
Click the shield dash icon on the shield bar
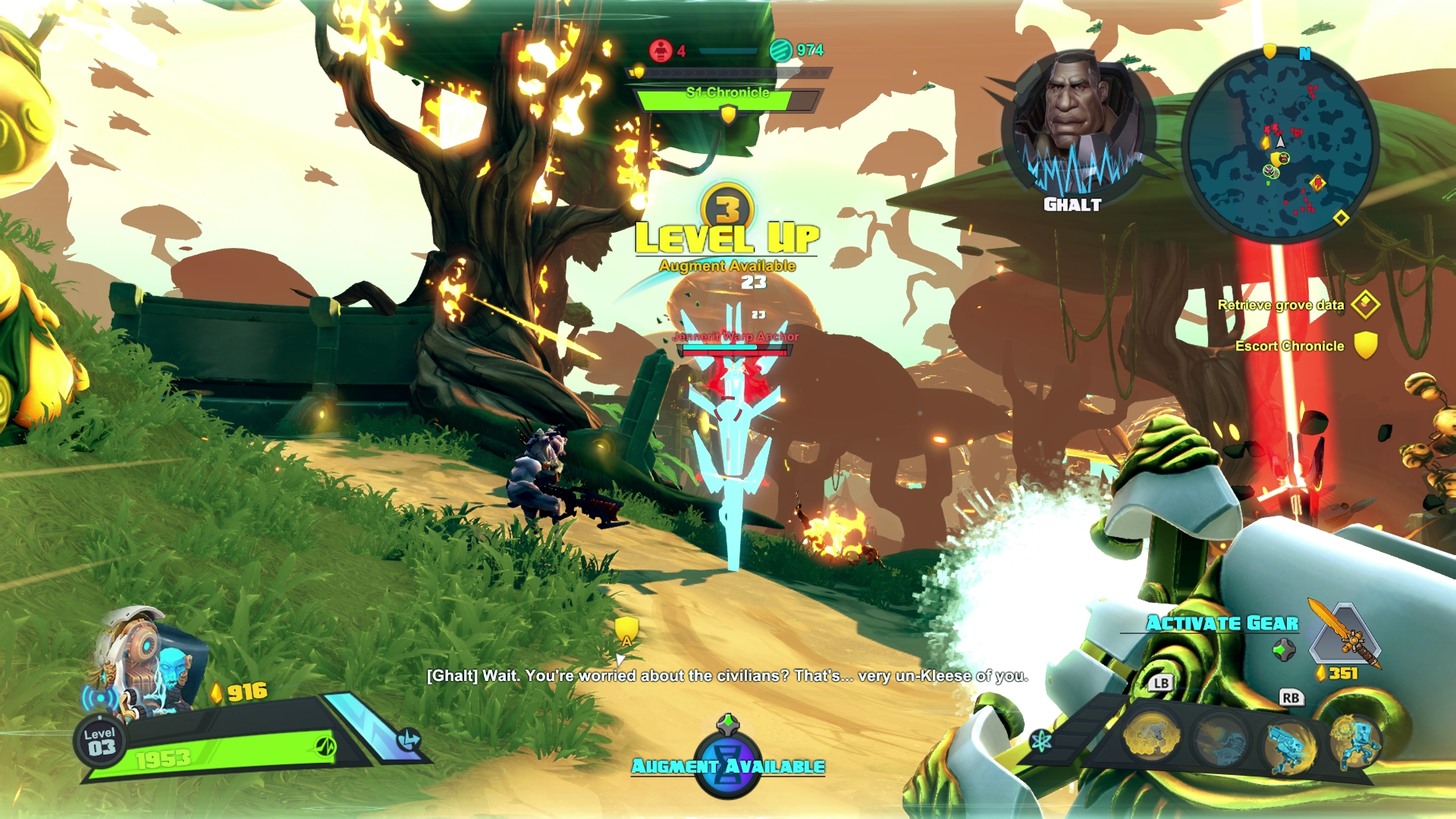coord(409,739)
